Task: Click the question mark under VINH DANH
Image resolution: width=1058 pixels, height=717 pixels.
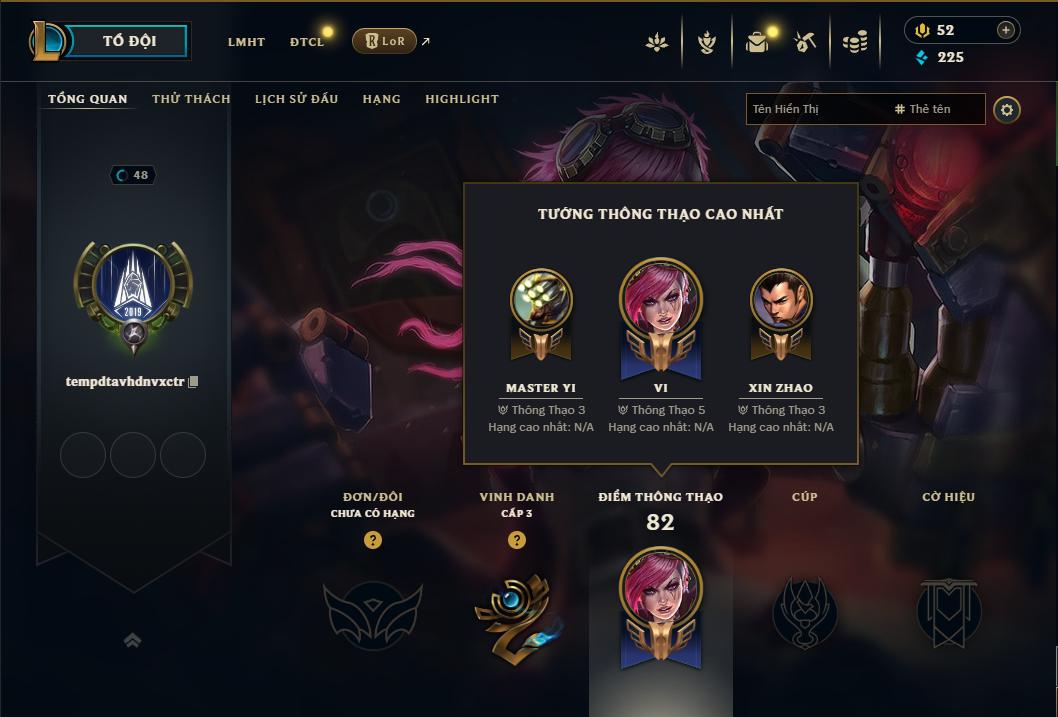Action: click(x=517, y=540)
